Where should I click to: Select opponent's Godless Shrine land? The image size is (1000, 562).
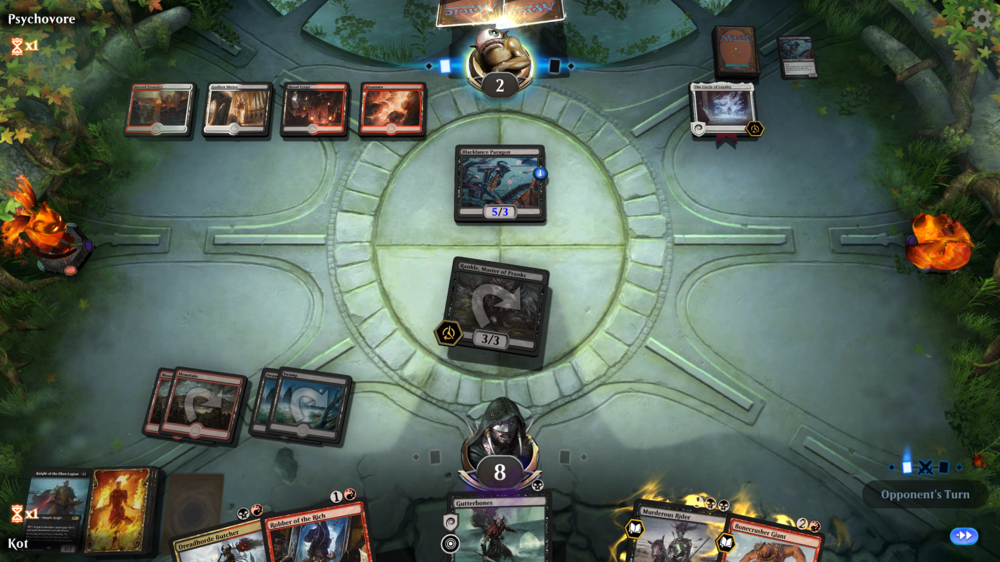[237, 109]
